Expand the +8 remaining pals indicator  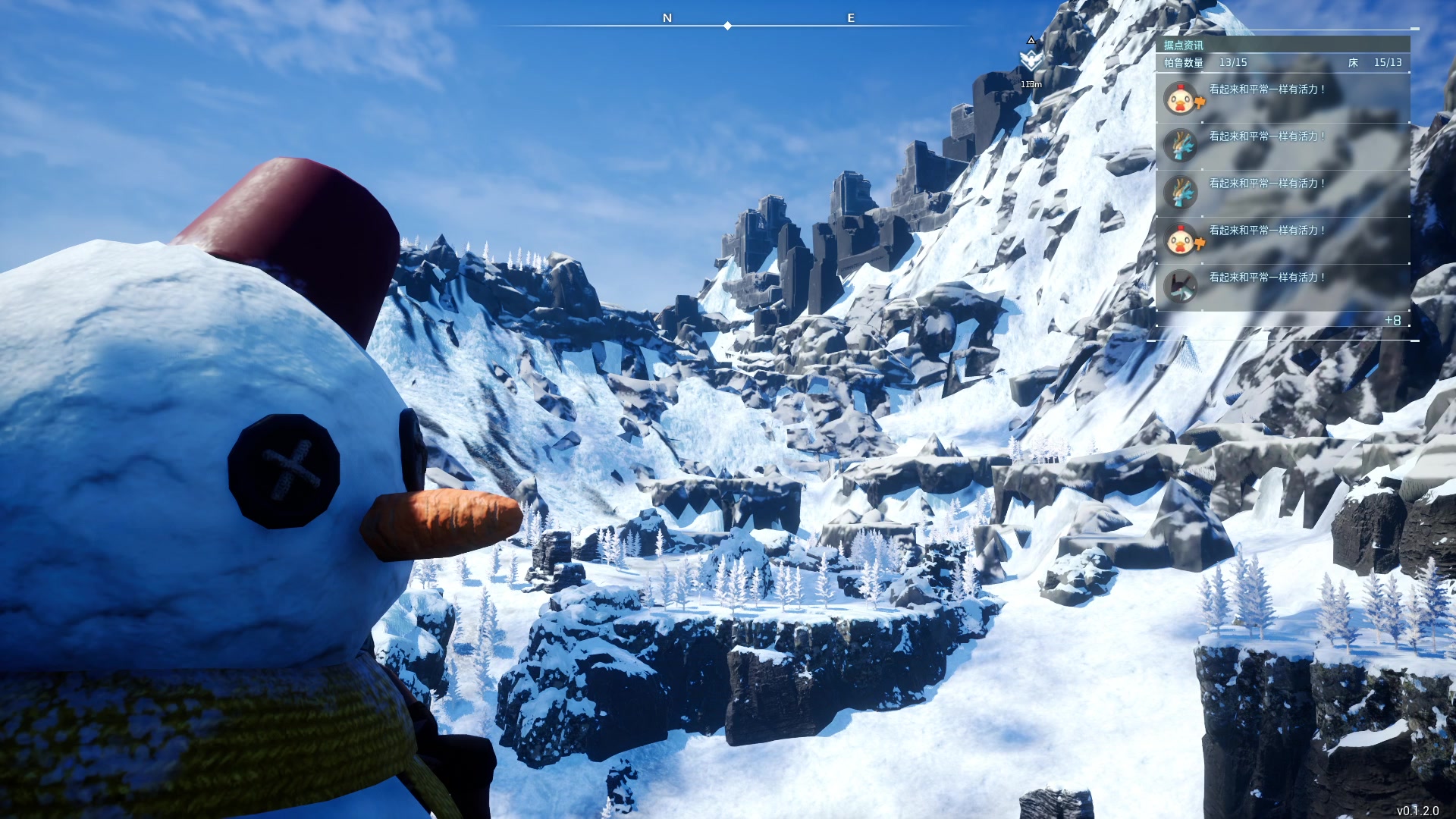pyautogui.click(x=1392, y=321)
